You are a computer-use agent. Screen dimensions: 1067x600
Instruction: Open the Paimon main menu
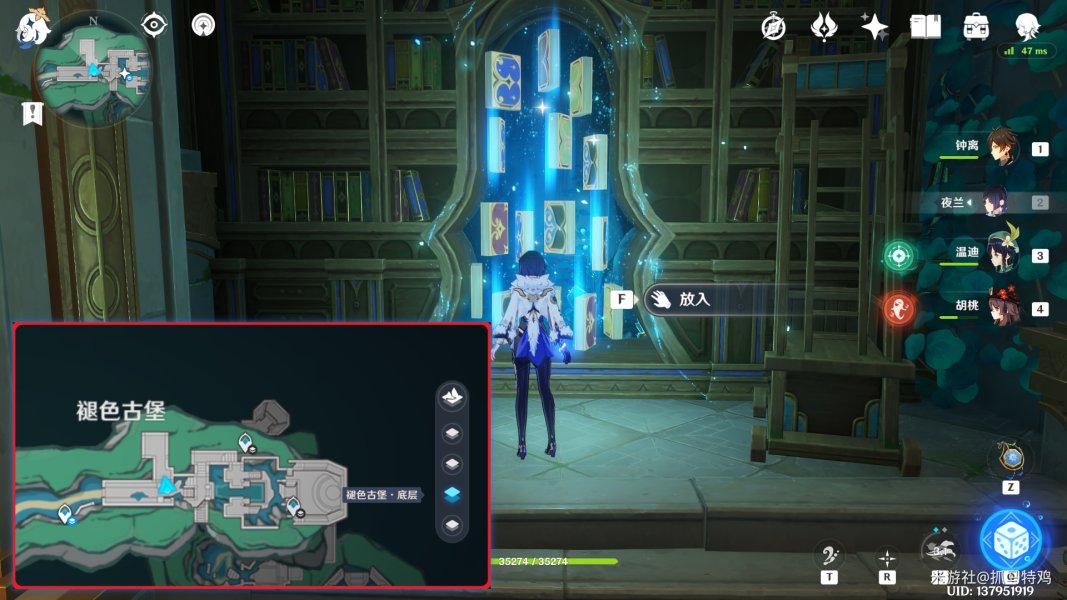(x=29, y=27)
